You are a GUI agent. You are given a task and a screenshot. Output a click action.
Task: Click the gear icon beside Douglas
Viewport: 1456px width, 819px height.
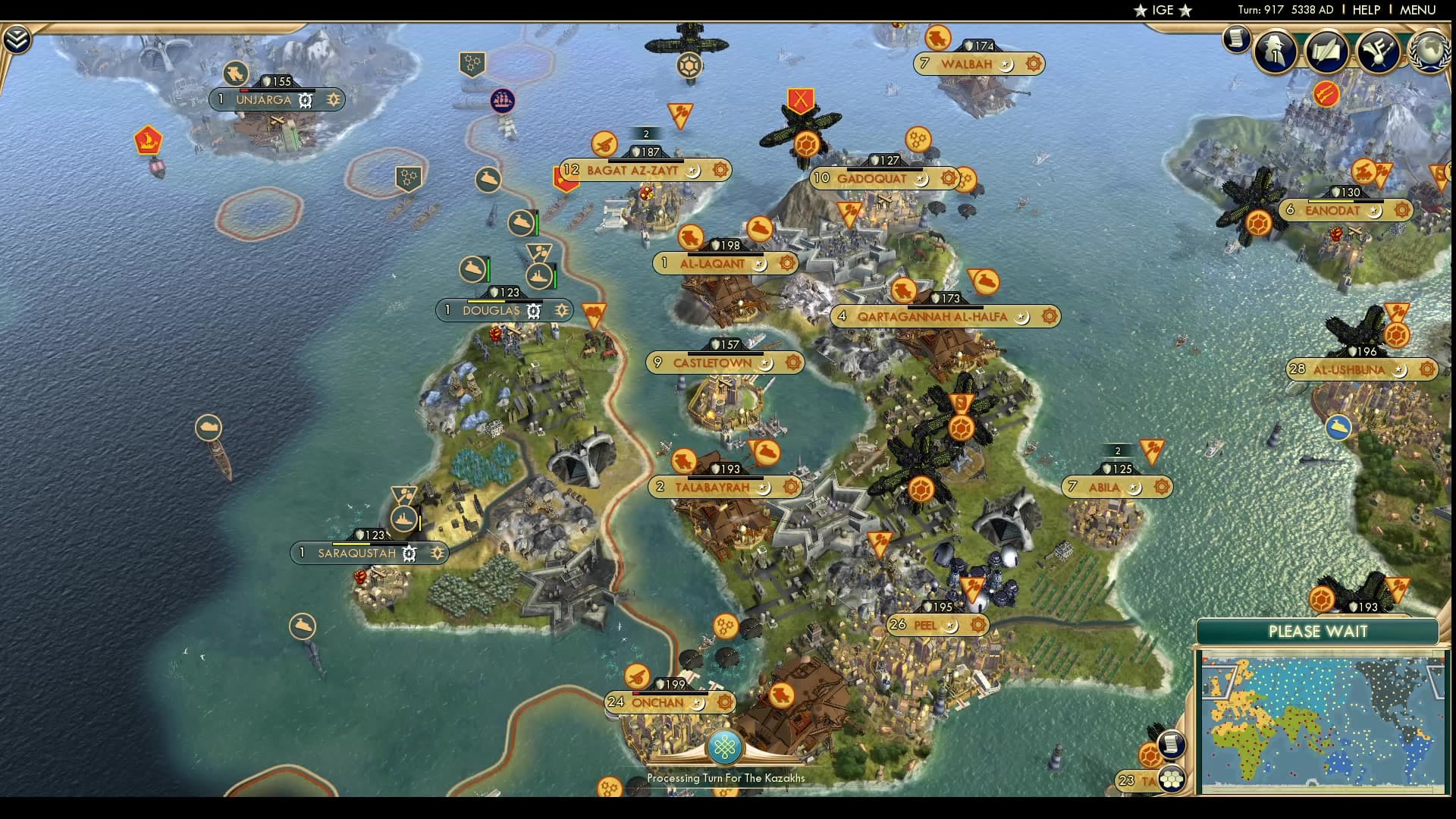pyautogui.click(x=534, y=311)
